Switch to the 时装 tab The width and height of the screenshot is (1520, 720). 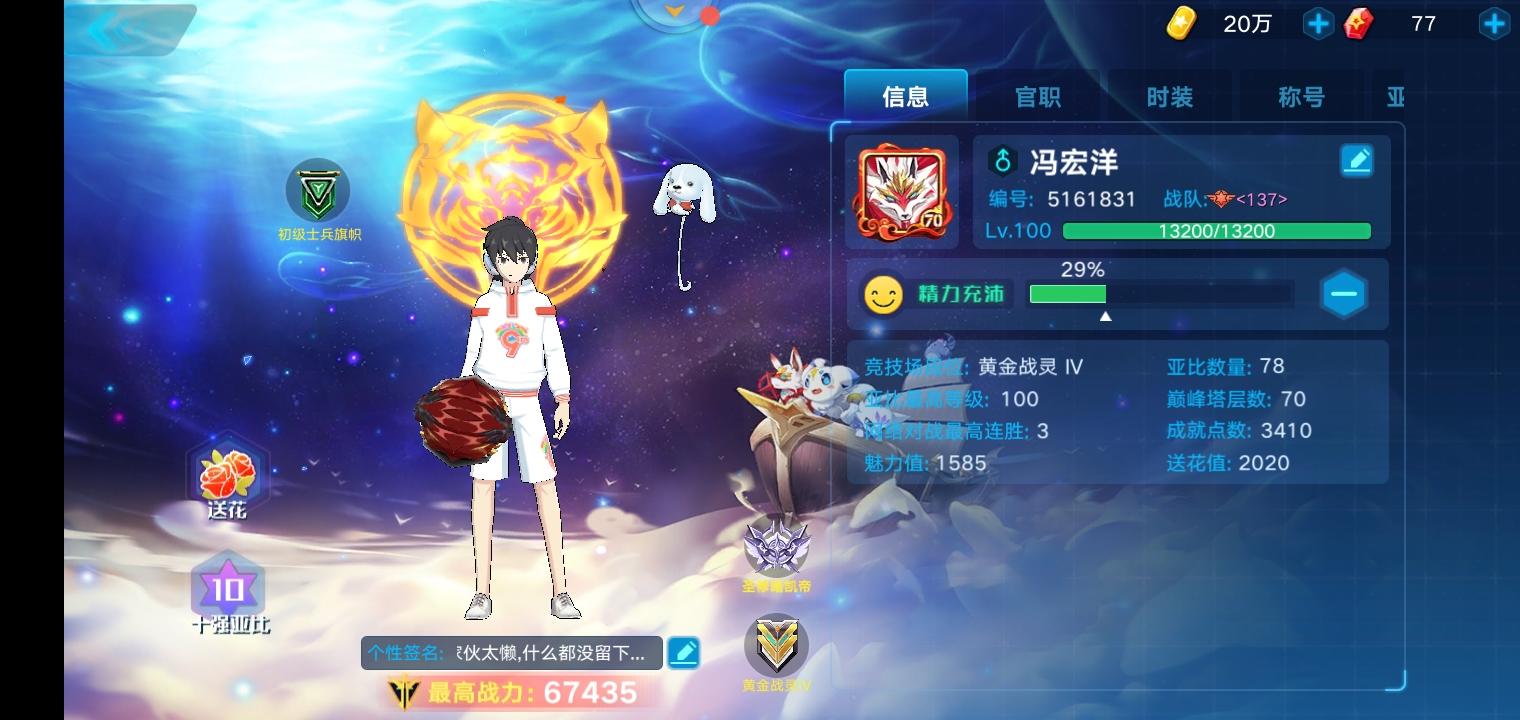(x=1169, y=96)
